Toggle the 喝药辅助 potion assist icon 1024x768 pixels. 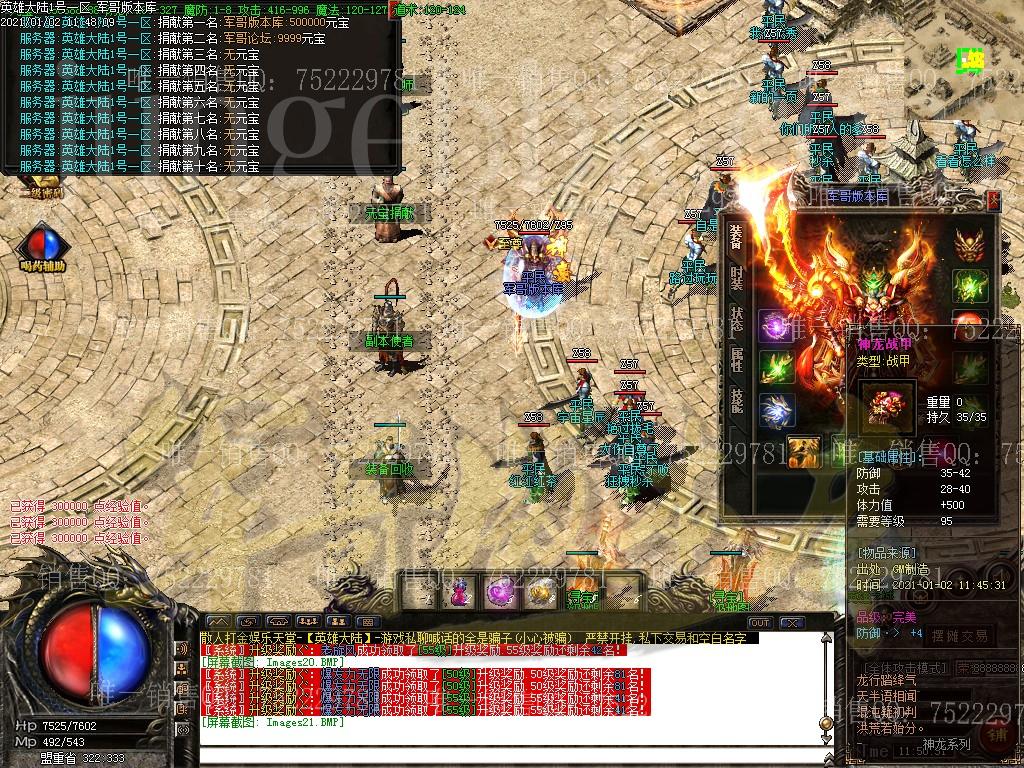pos(42,245)
